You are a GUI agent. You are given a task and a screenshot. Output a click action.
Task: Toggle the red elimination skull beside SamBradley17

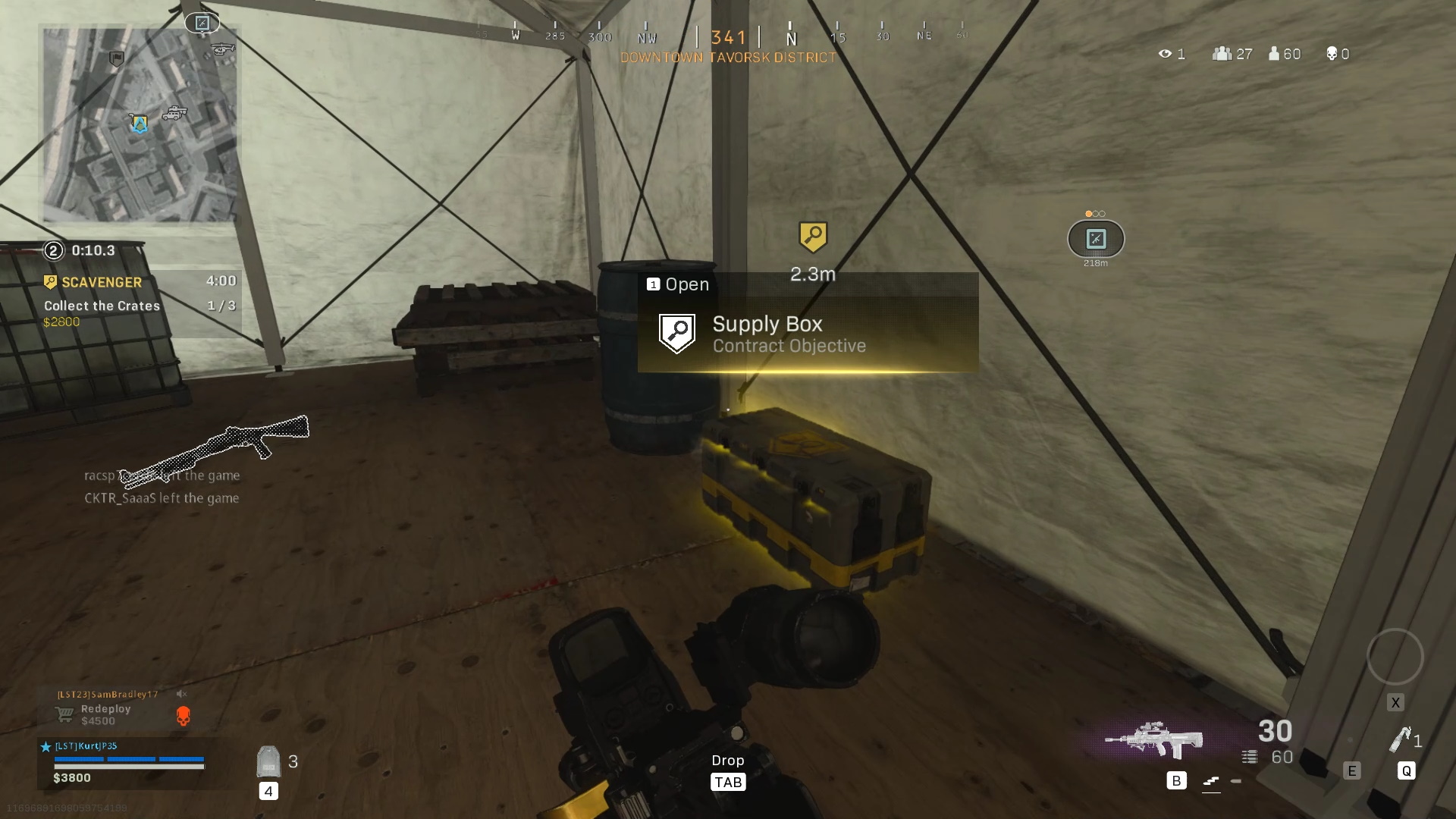[x=182, y=715]
